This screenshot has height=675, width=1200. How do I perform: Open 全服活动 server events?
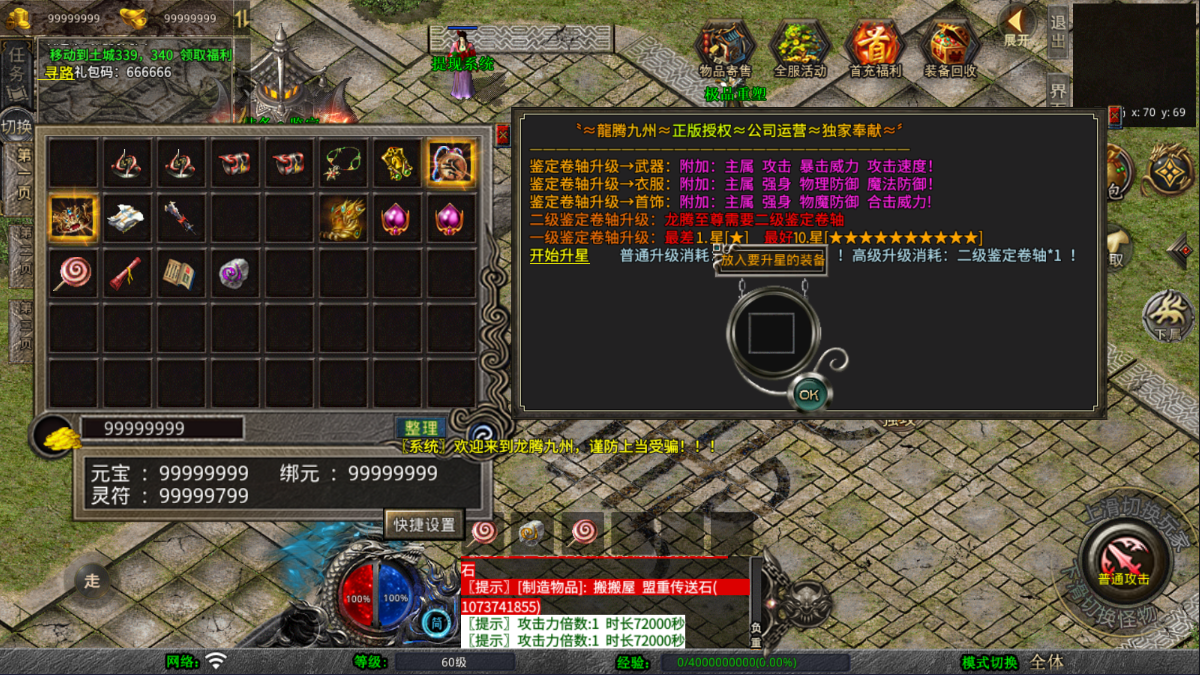point(800,48)
